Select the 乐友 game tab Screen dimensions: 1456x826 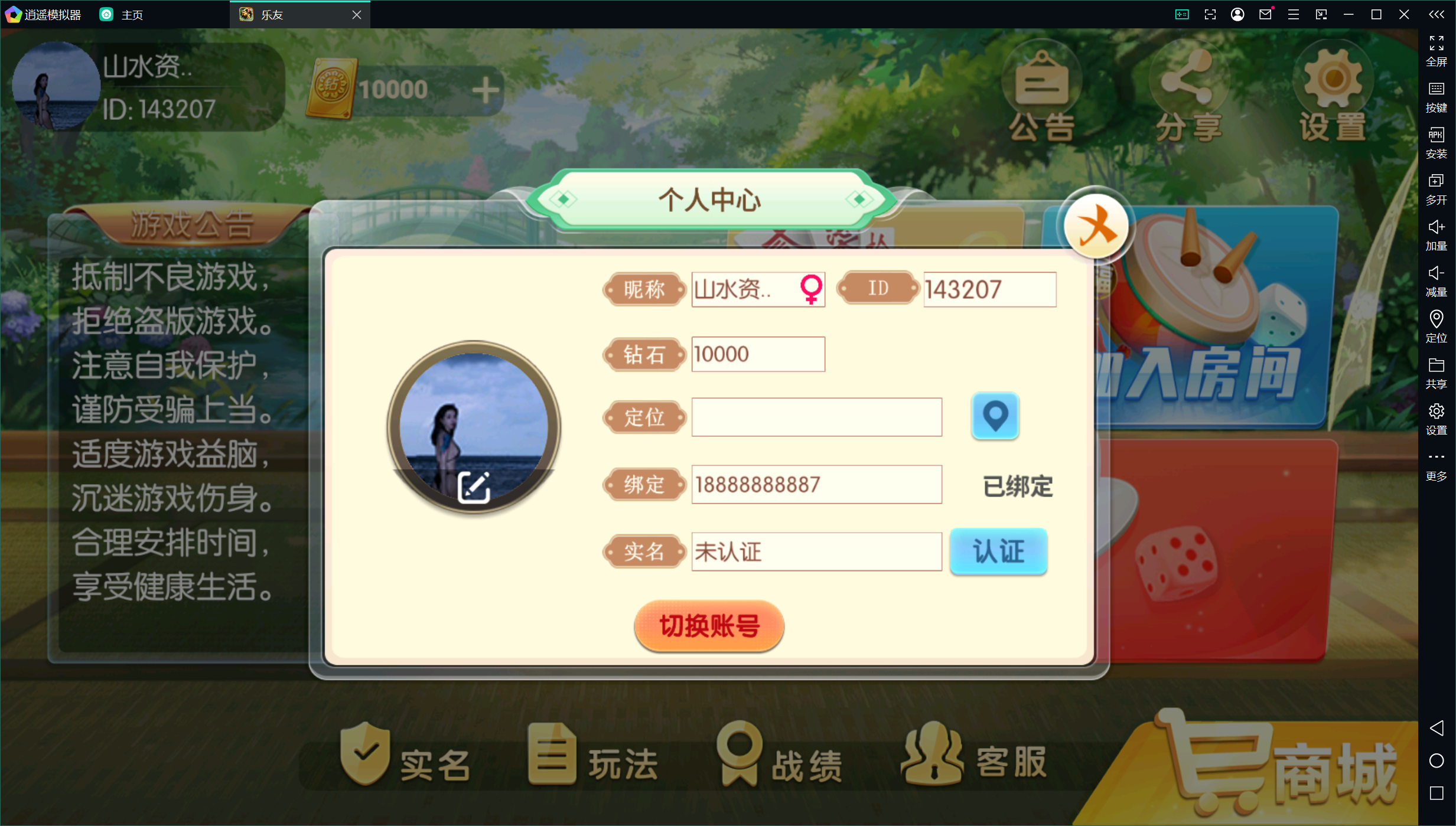(x=271, y=14)
